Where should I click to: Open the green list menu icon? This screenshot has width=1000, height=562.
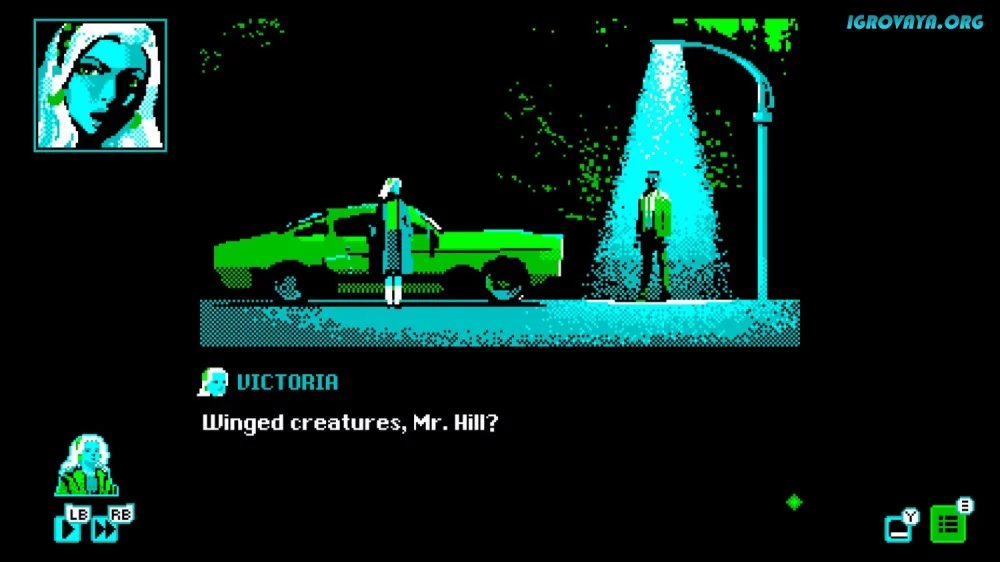948,524
